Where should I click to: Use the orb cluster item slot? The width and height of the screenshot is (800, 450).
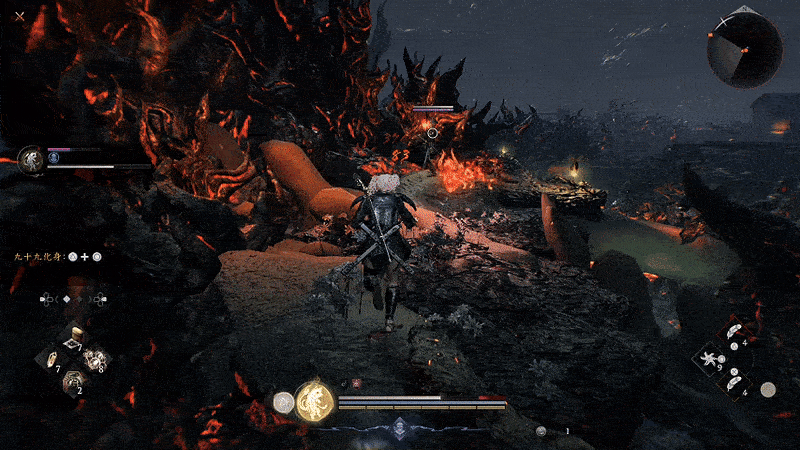pos(97,358)
